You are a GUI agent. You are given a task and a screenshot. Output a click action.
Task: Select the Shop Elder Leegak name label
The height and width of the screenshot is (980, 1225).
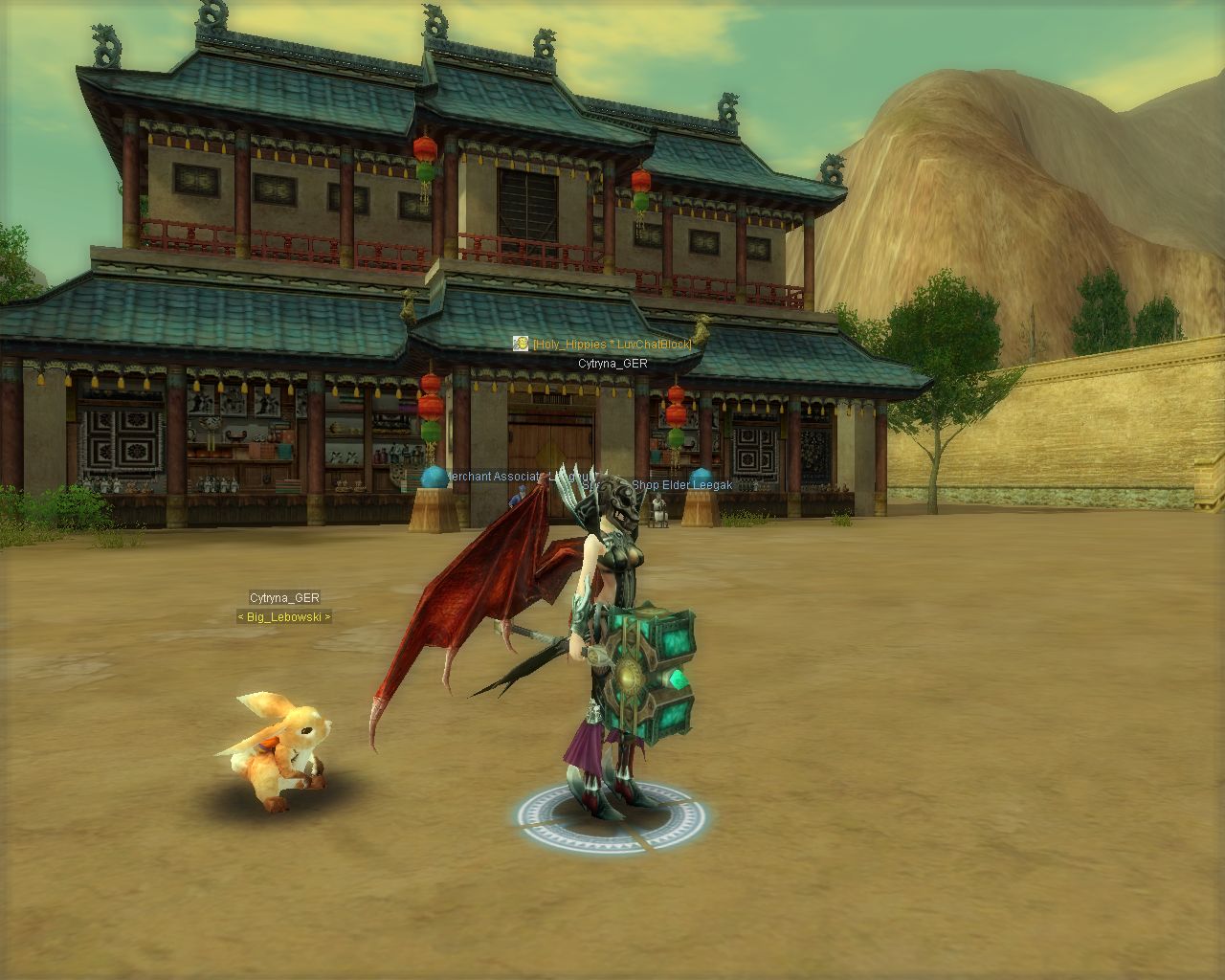point(681,485)
